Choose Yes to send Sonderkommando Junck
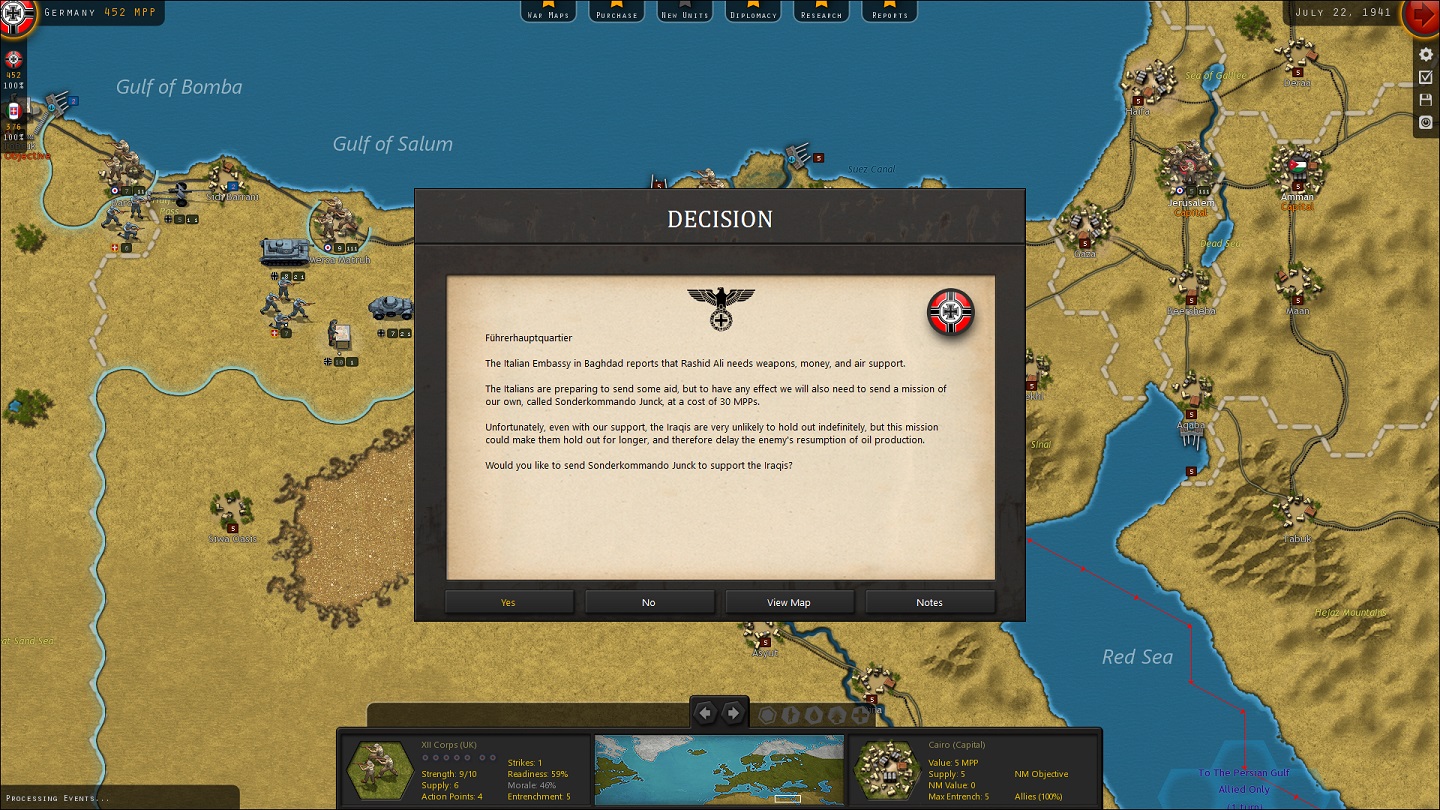Image resolution: width=1440 pixels, height=810 pixels. 509,602
